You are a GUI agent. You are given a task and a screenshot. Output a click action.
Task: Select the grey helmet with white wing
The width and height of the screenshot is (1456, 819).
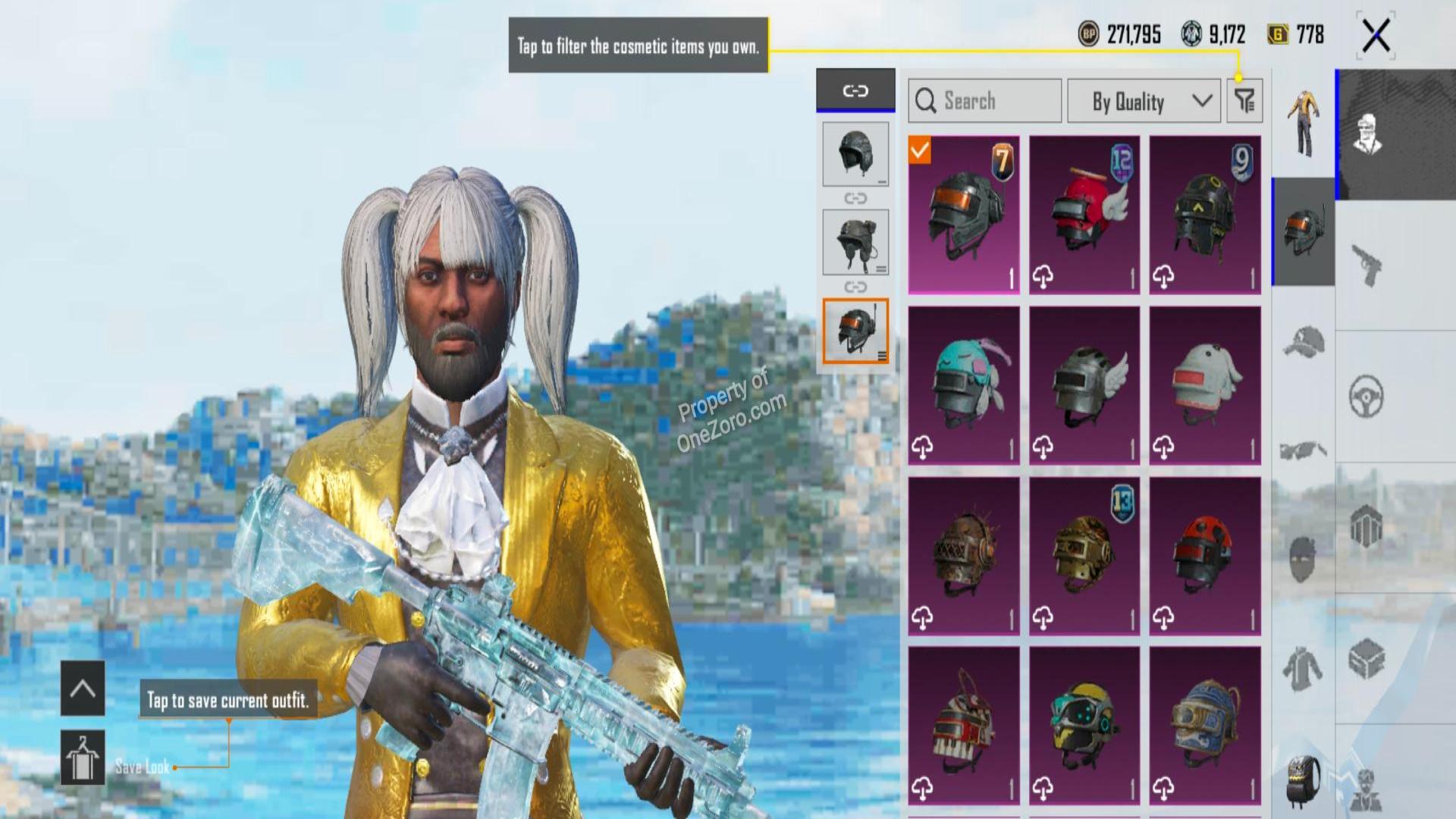tap(1084, 385)
